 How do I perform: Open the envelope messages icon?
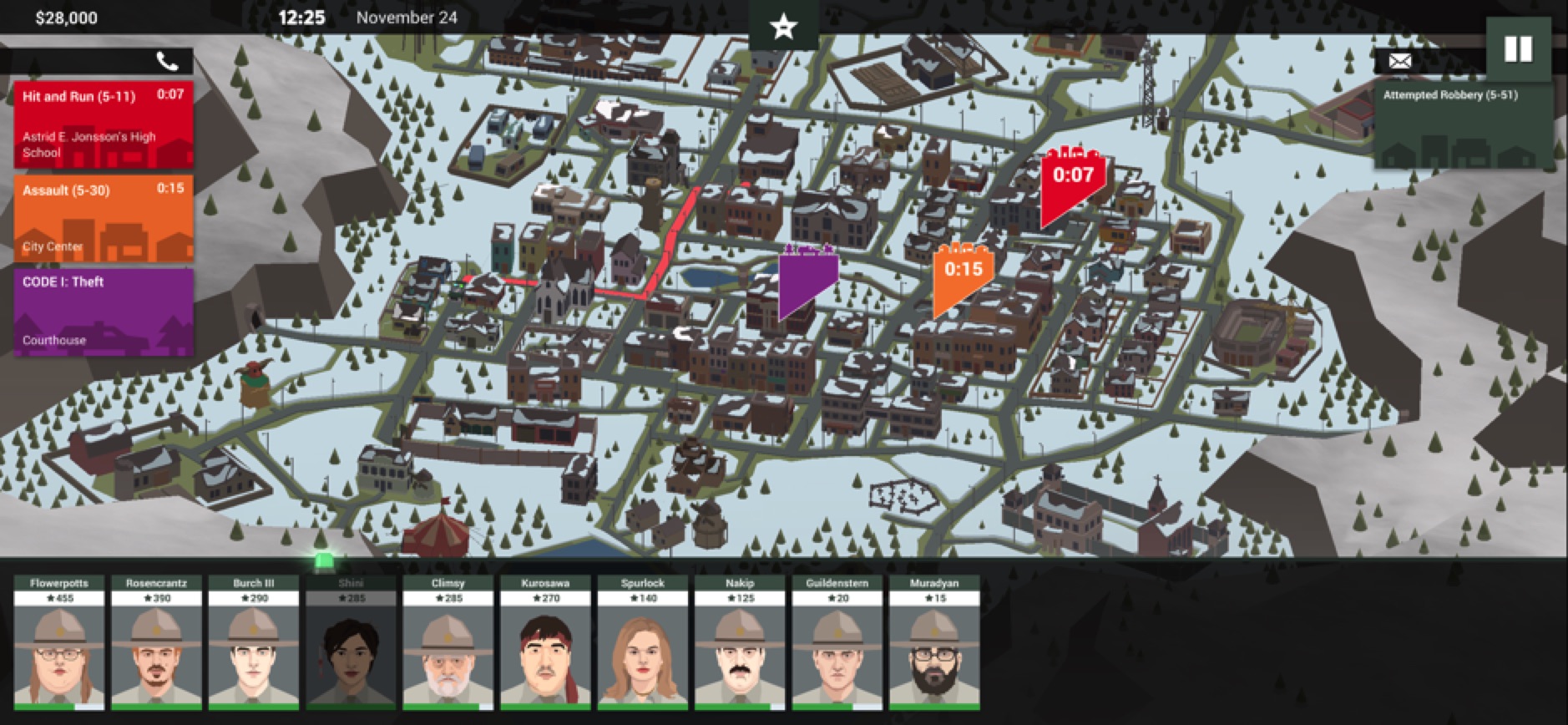pos(1399,61)
